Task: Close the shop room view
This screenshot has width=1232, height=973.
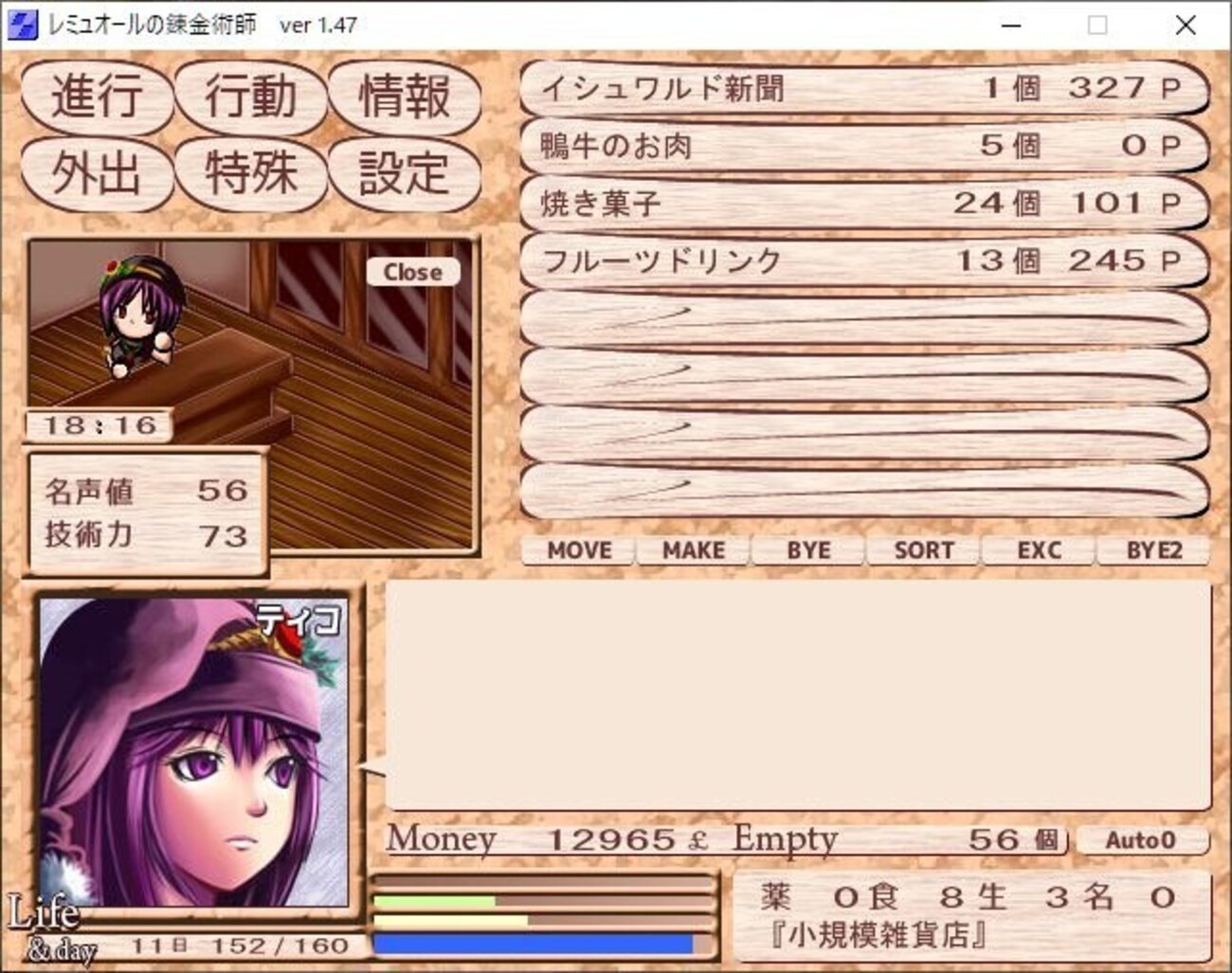Action: coord(412,272)
